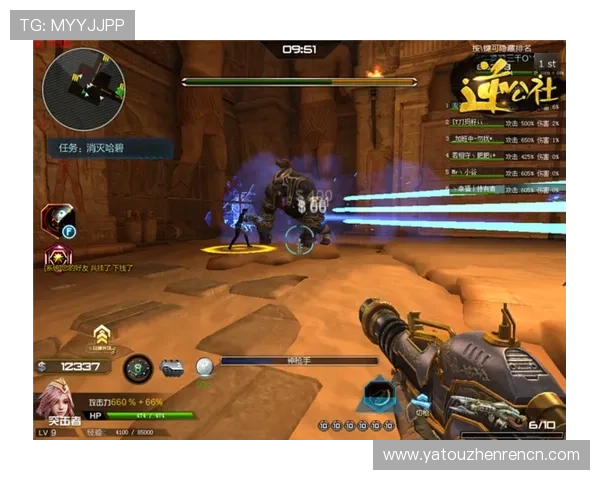600x480 pixels.
Task: Click the 突击者 character portrait
Action: (54, 407)
